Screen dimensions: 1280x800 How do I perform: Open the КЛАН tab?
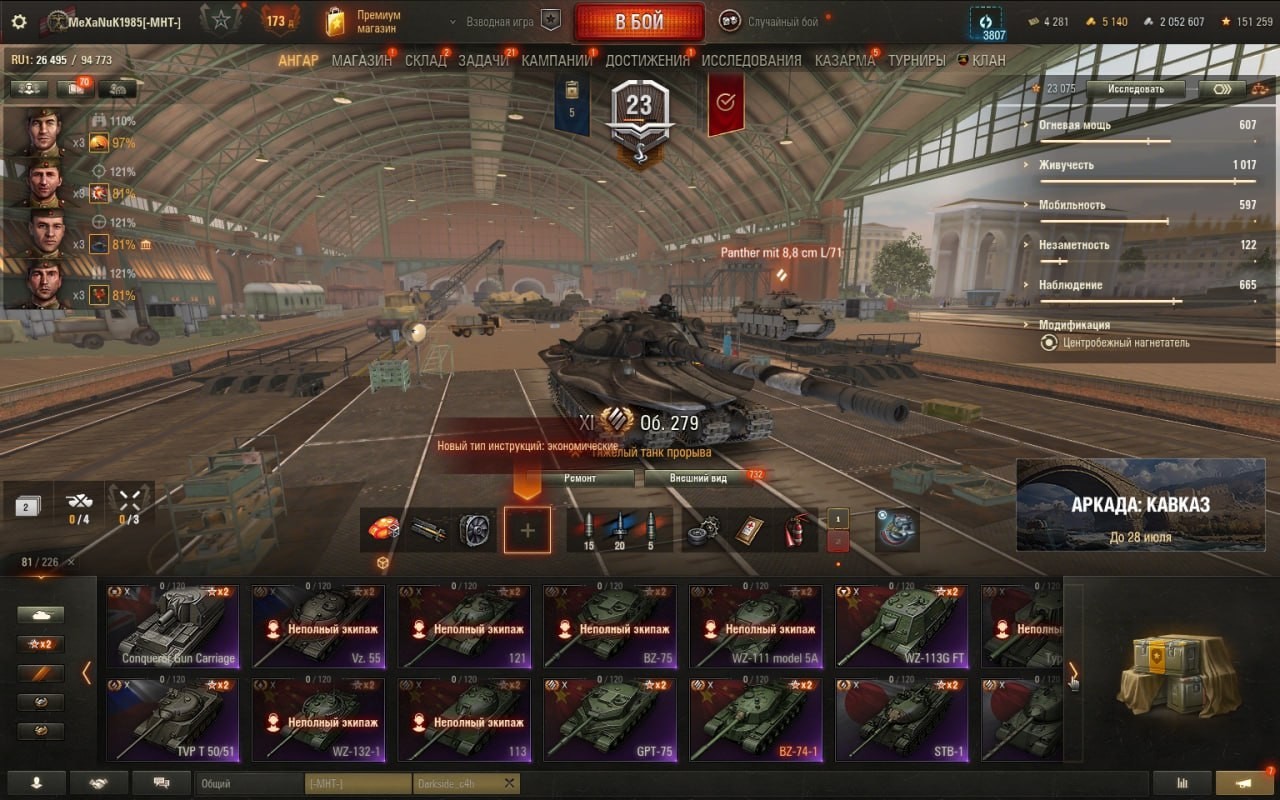[x=983, y=60]
